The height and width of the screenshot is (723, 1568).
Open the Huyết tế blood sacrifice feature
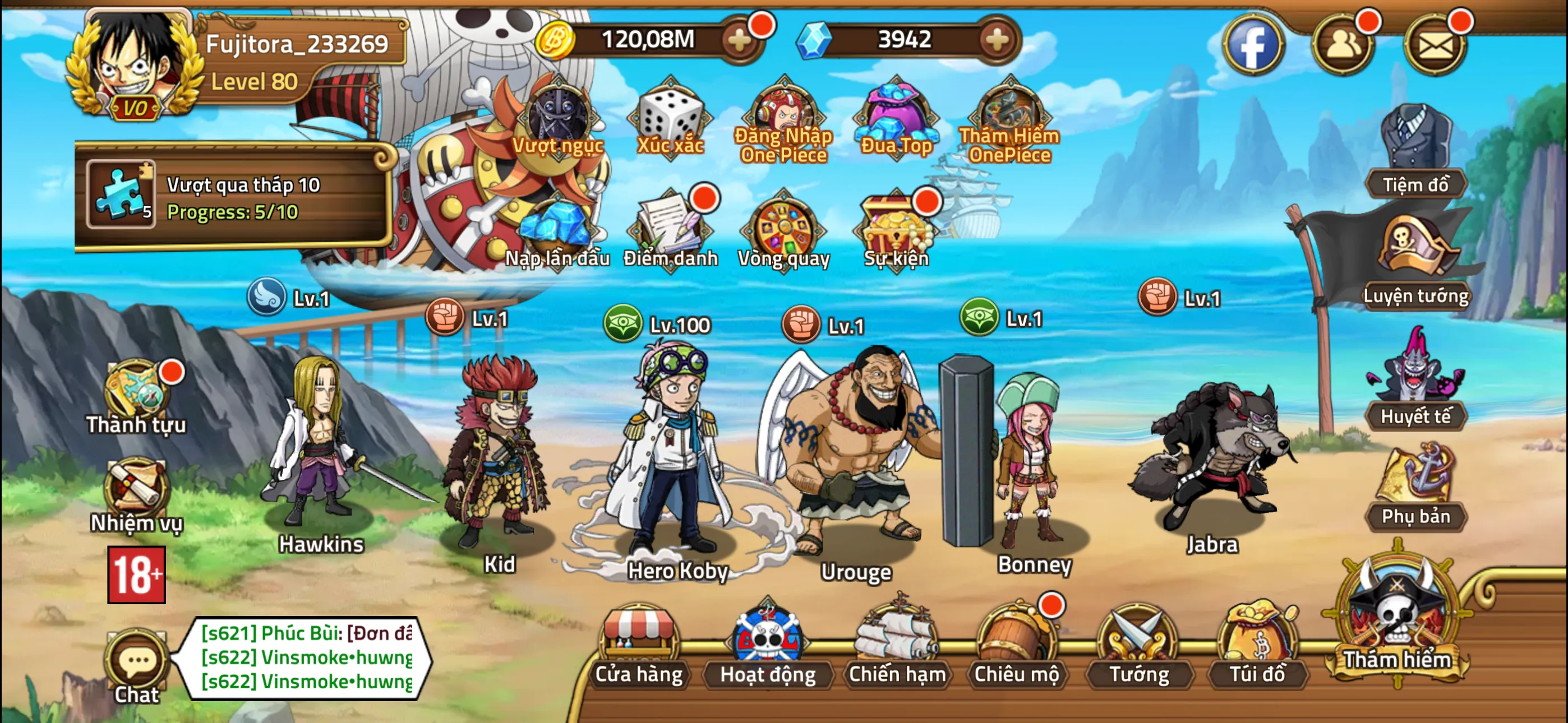point(1417,383)
